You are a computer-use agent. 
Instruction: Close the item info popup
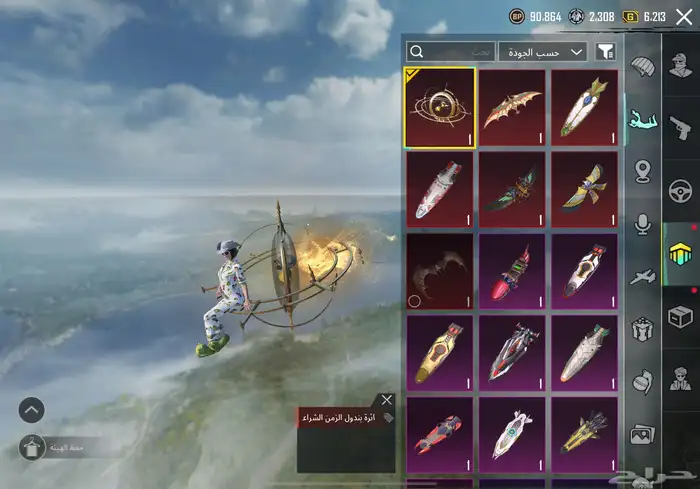tap(387, 400)
